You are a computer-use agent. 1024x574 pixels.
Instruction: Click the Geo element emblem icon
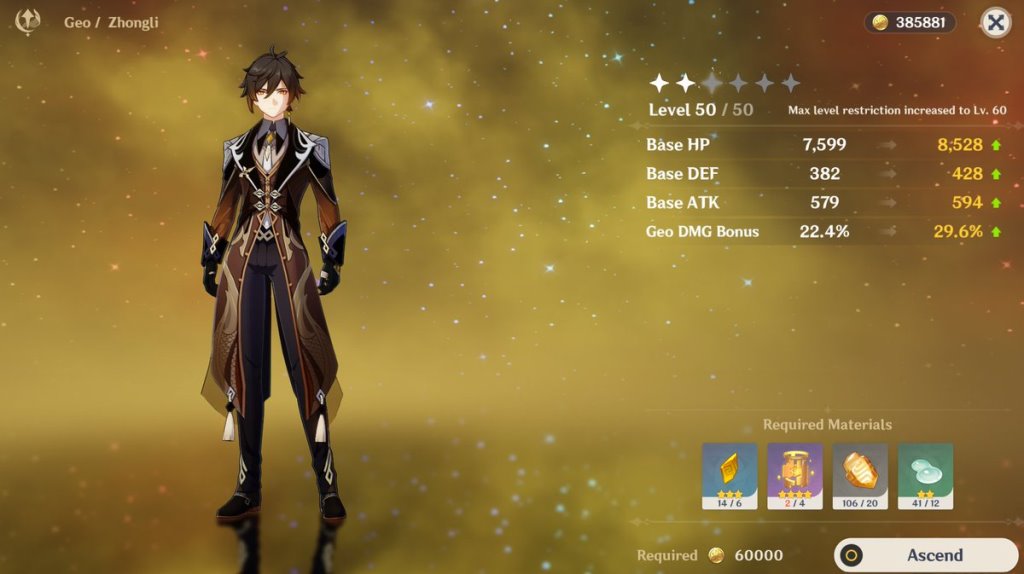click(x=29, y=21)
